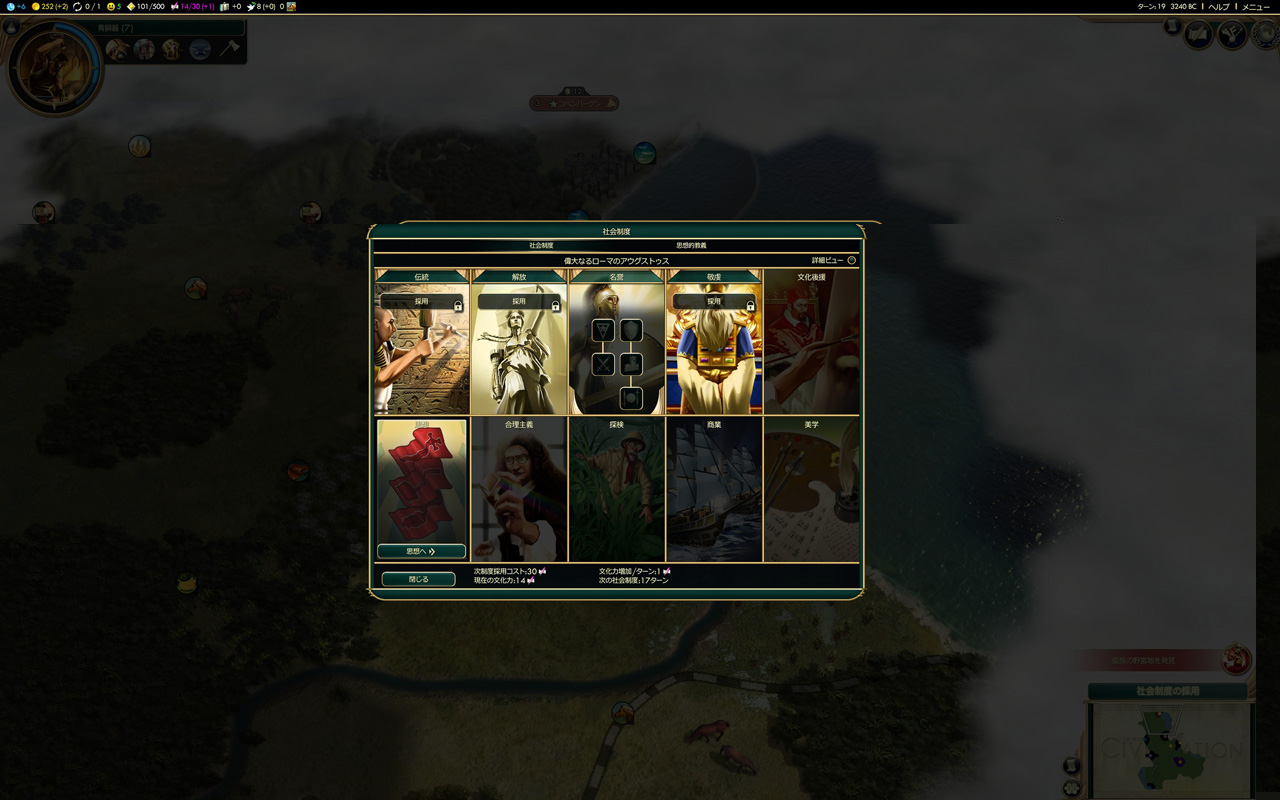Open the 社会制度の採用 notification

tap(1167, 691)
